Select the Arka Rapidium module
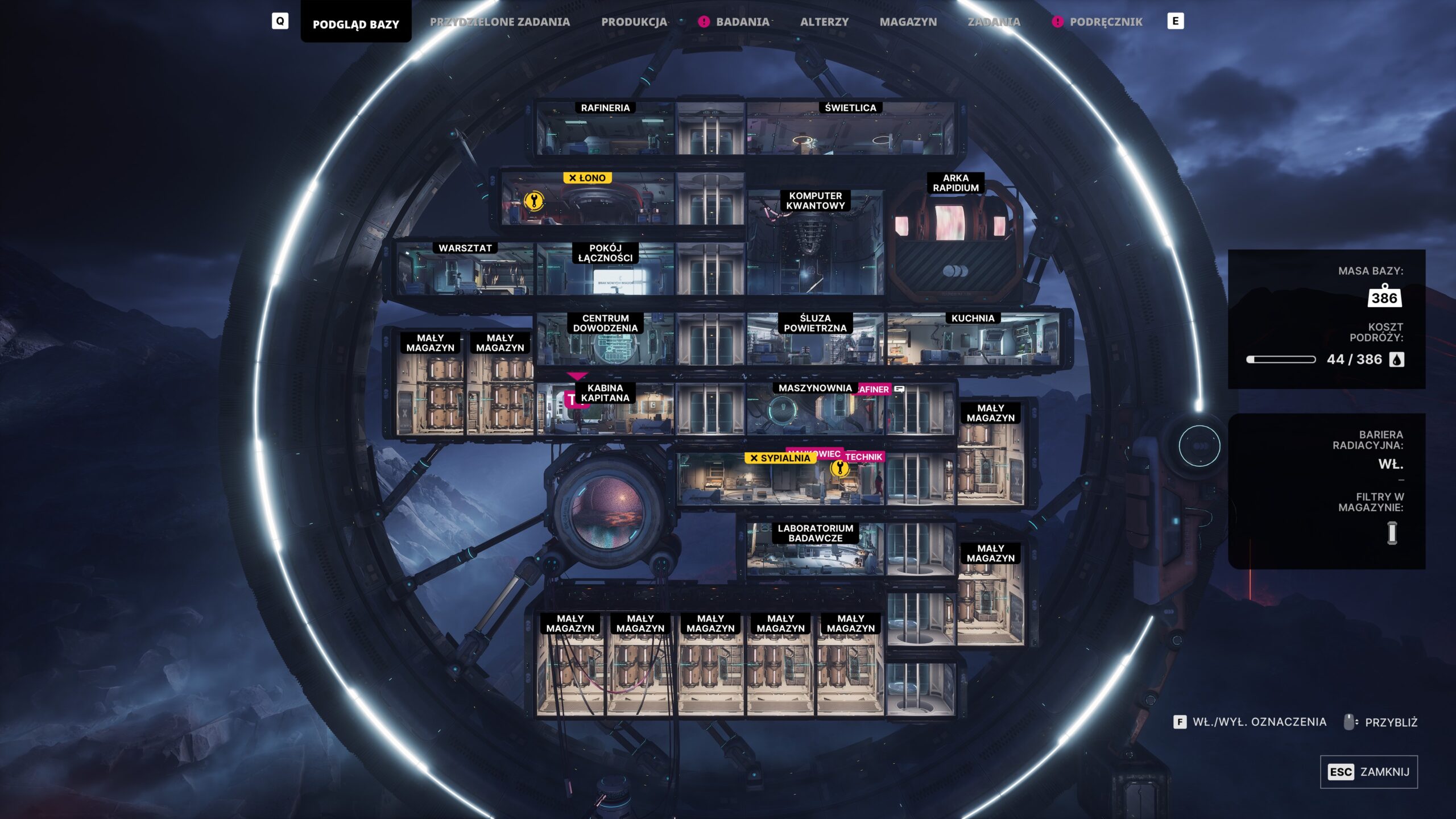The image size is (1456, 819). pos(955,239)
